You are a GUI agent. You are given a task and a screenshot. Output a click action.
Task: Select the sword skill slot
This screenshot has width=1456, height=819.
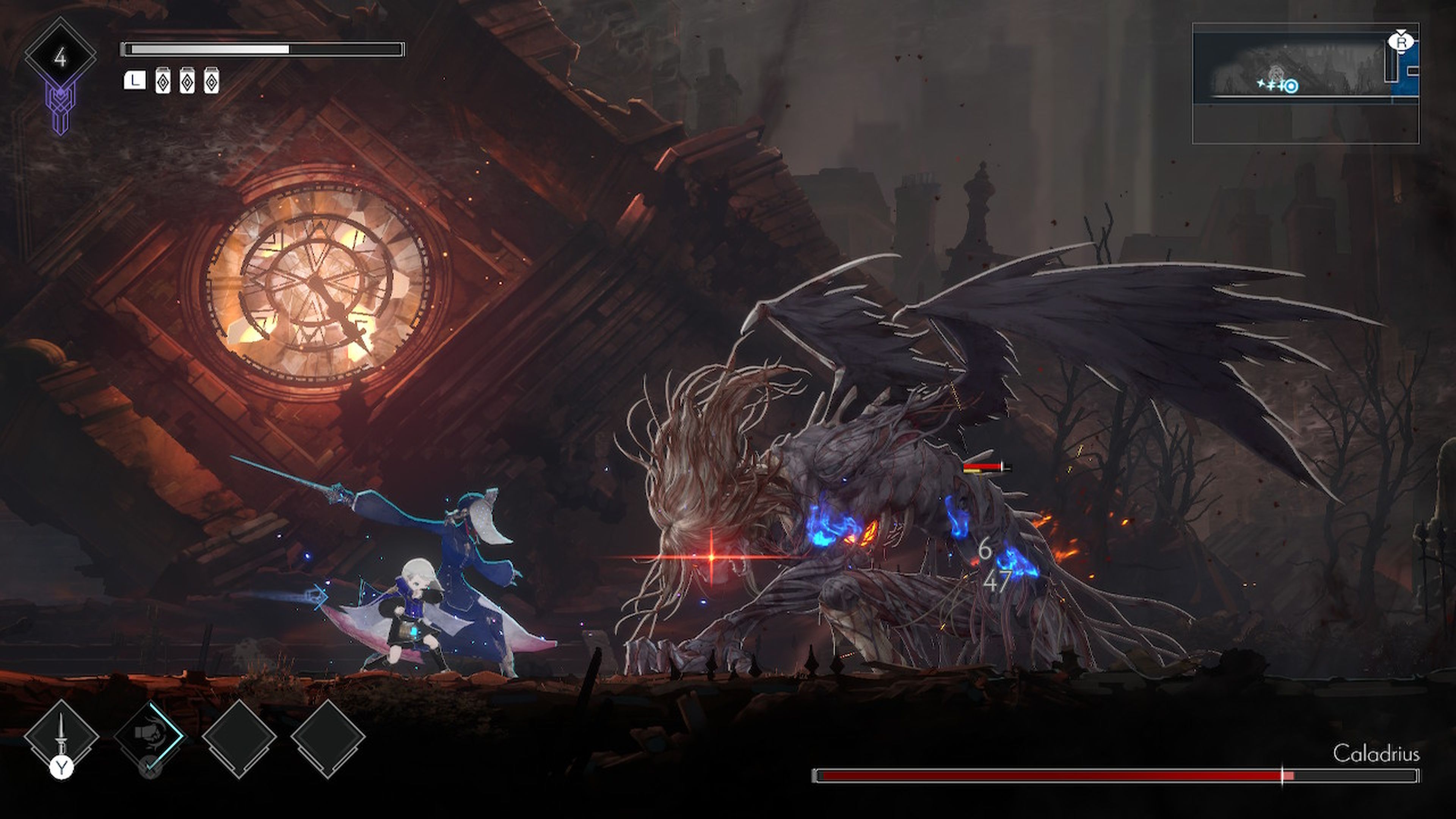pos(61,736)
